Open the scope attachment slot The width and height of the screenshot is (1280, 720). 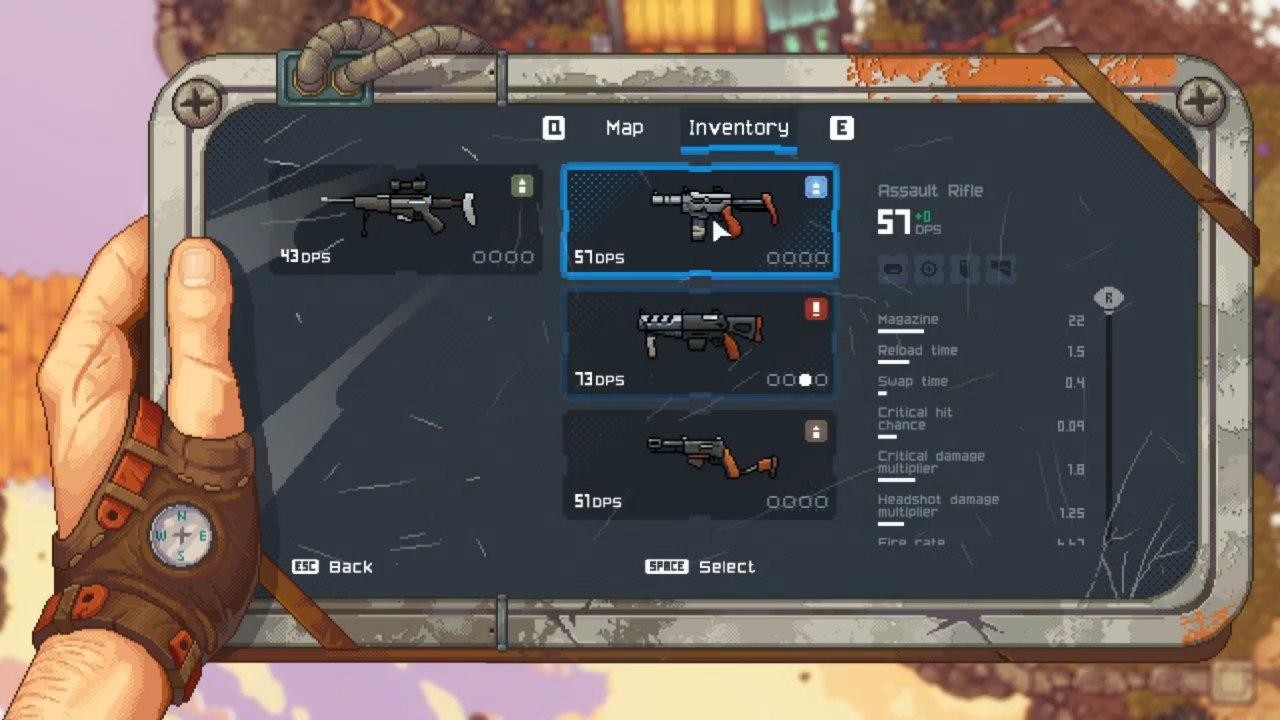click(928, 269)
